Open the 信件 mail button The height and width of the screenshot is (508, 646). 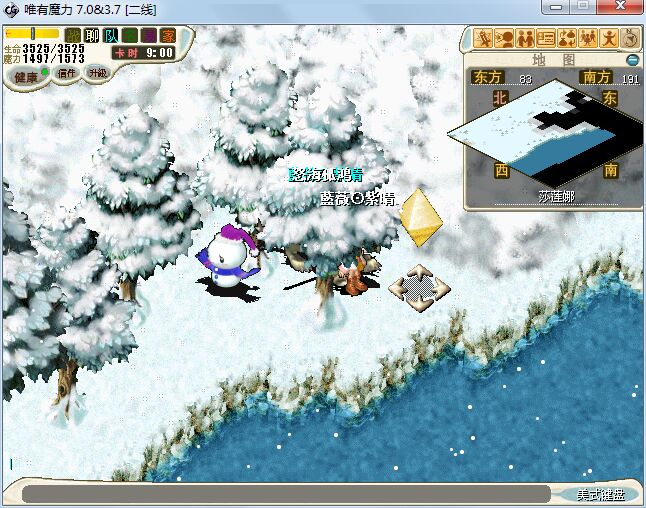(x=65, y=73)
